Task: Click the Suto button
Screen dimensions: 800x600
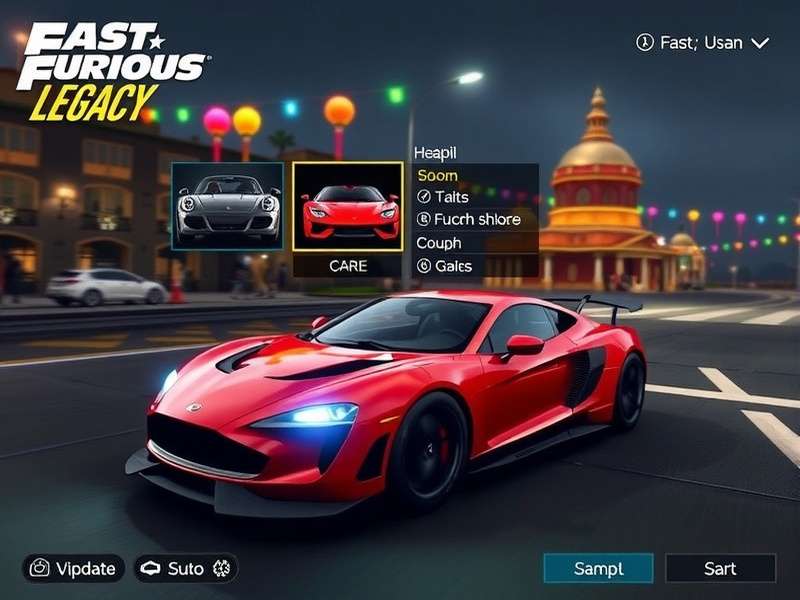Action: 186,569
